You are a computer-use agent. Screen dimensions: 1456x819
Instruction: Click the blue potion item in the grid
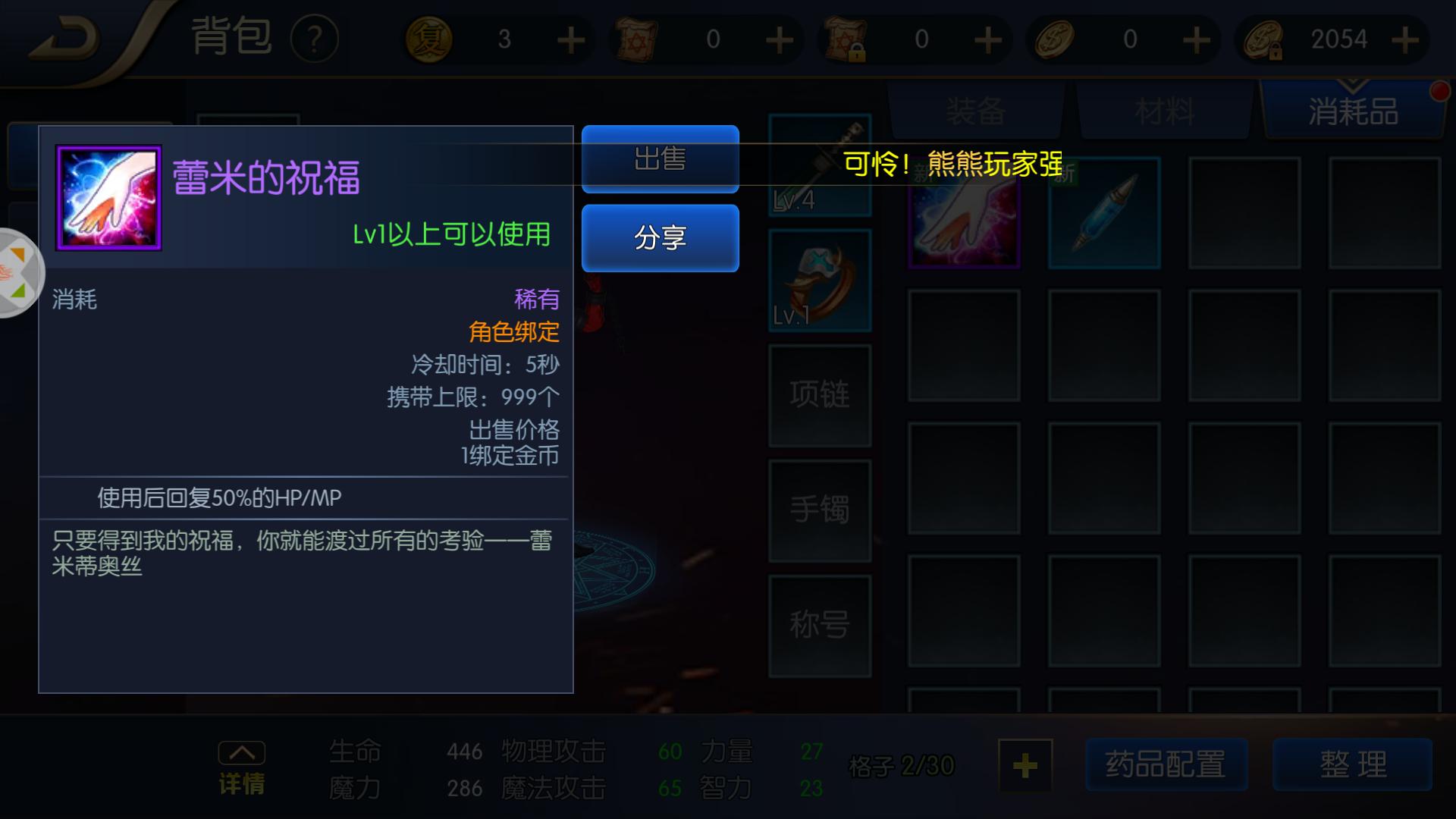1104,214
